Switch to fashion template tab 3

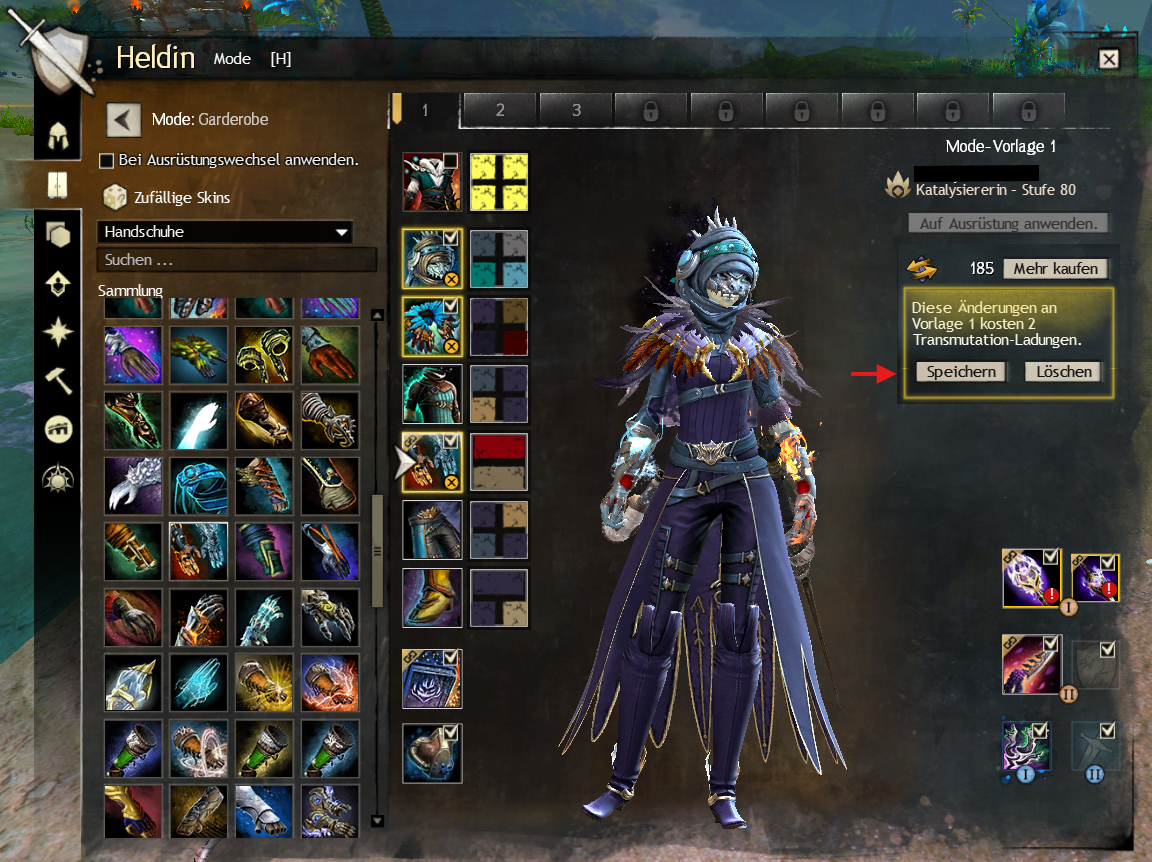pyautogui.click(x=576, y=110)
